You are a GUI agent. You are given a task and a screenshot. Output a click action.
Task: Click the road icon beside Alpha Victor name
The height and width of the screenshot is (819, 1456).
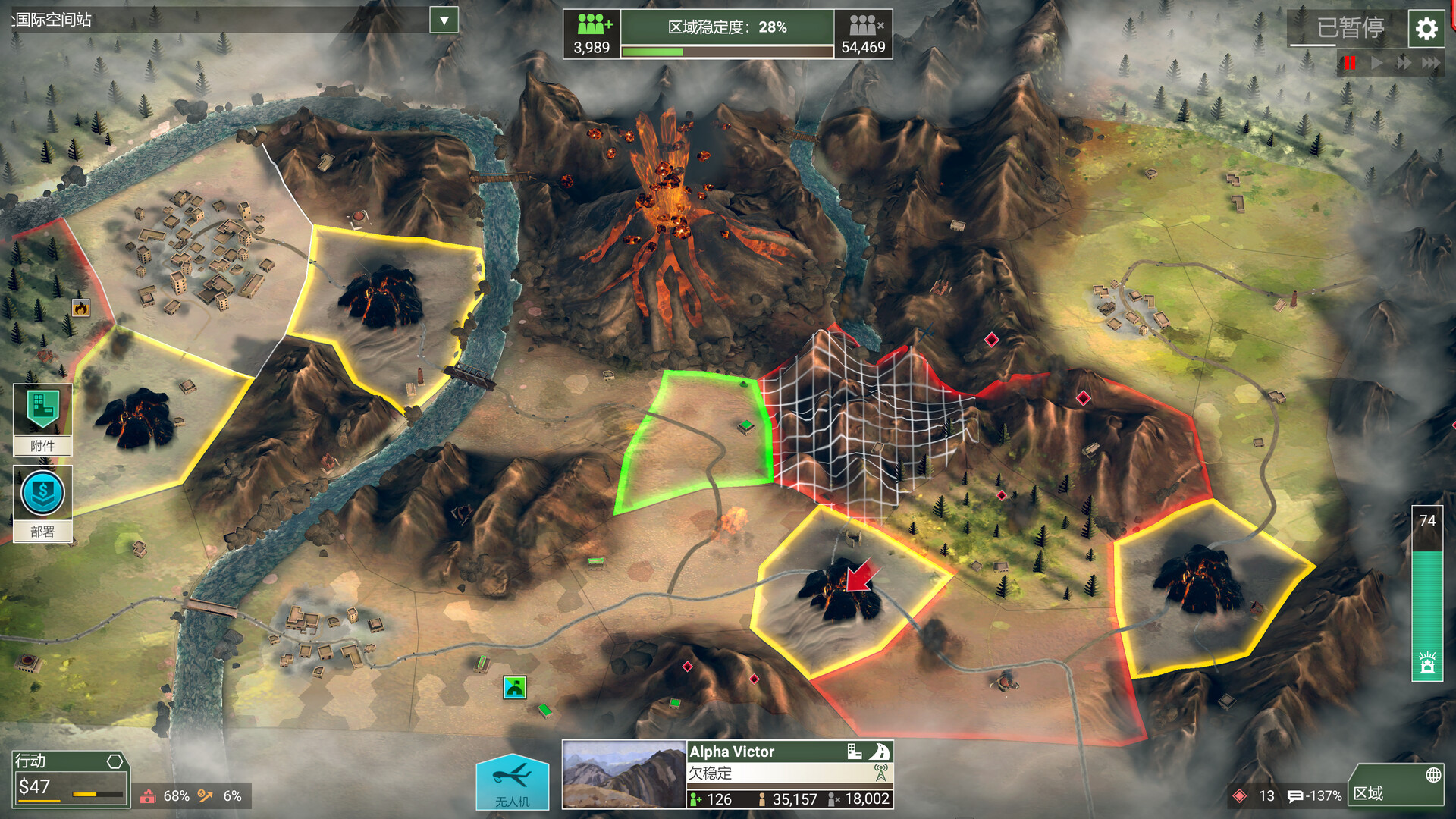pyautogui.click(x=880, y=752)
